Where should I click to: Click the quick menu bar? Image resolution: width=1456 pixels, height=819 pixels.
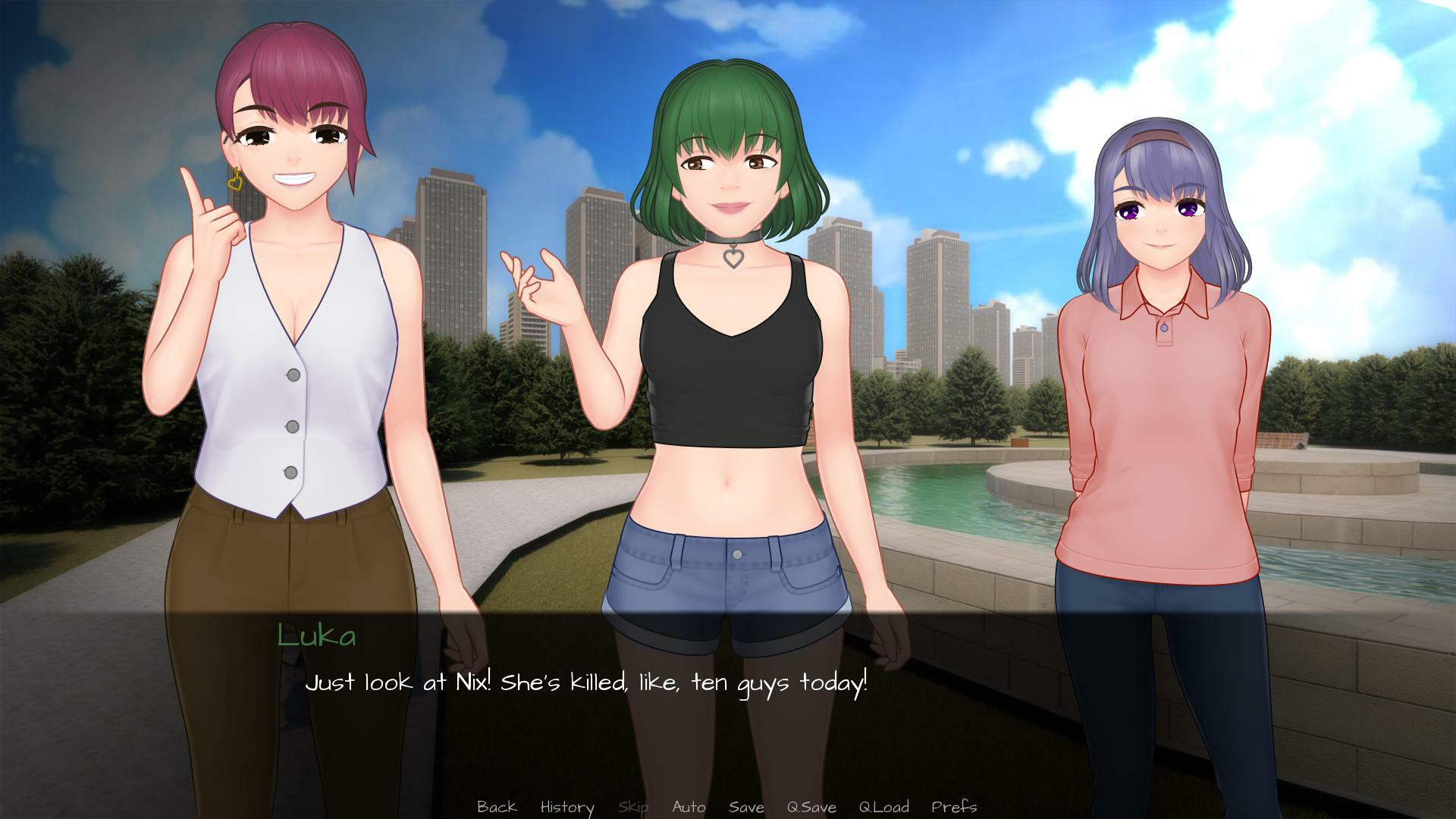coord(728,807)
